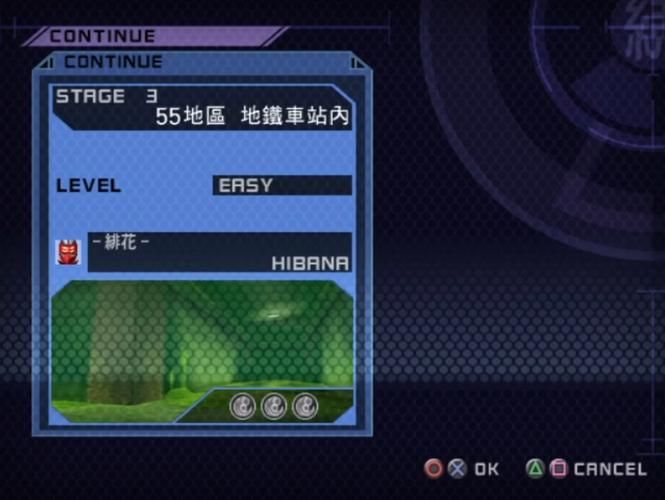Select the EASY level field
The width and height of the screenshot is (665, 500).
click(x=282, y=185)
